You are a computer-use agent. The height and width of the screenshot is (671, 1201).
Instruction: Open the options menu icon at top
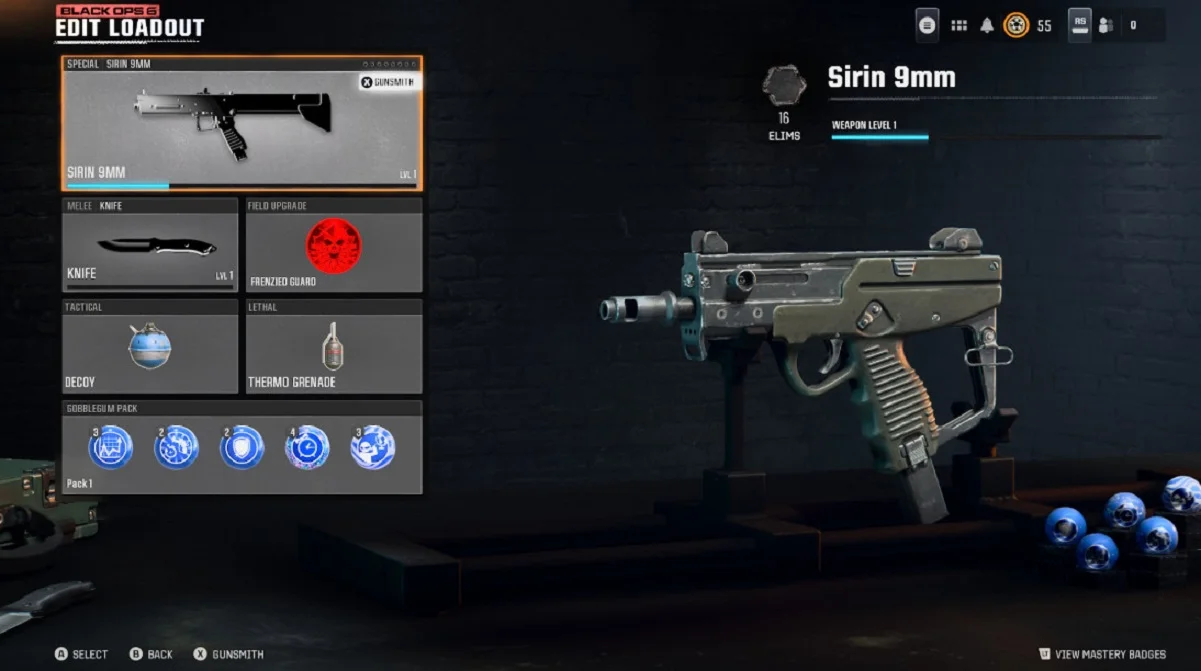point(927,26)
